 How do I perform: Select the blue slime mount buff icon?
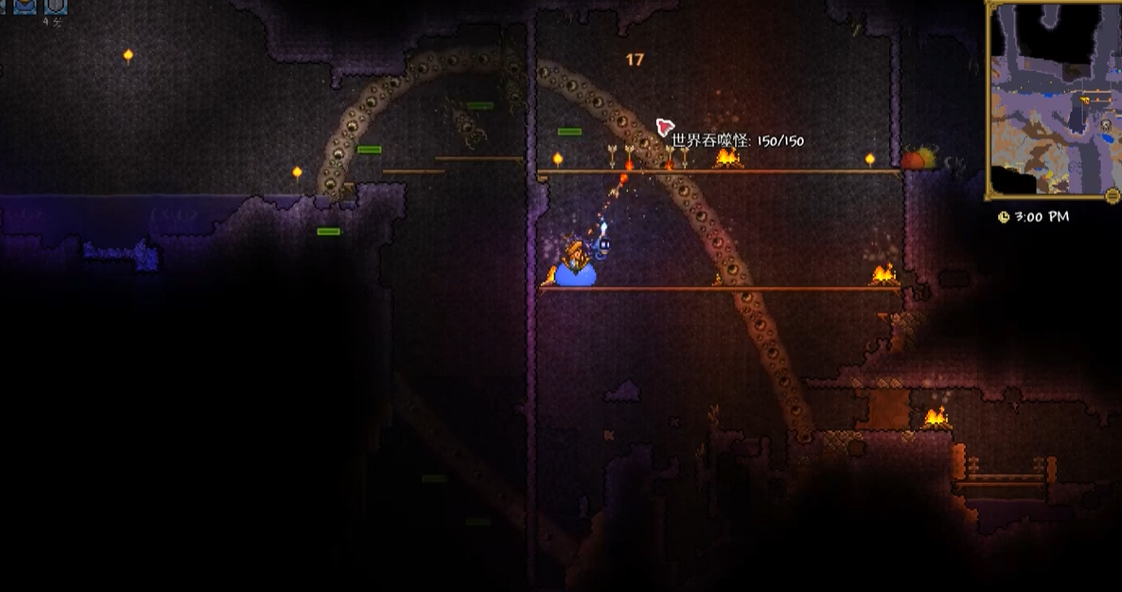tap(24, 6)
